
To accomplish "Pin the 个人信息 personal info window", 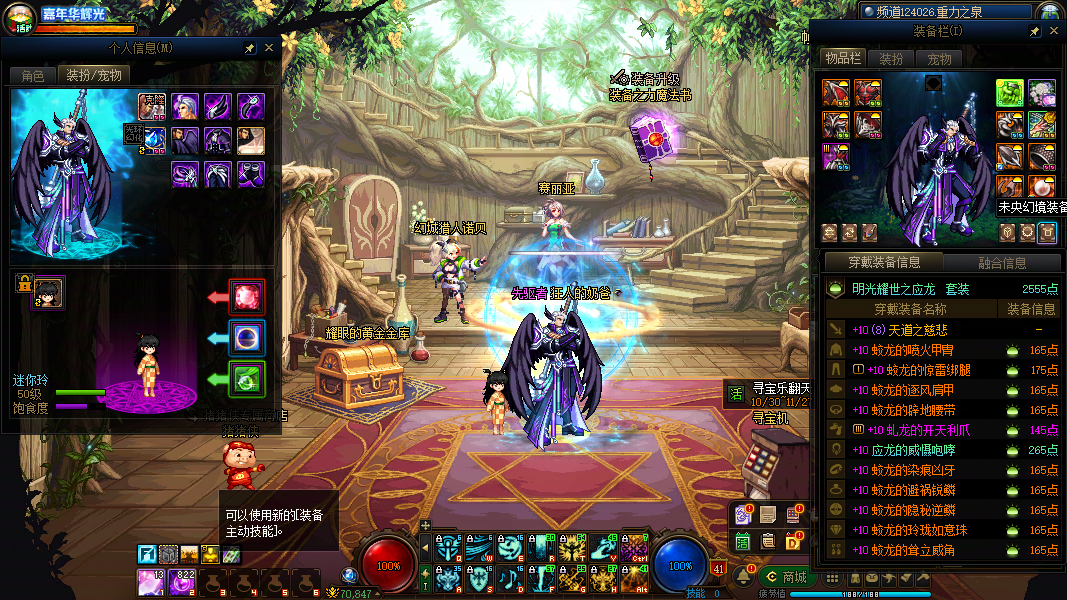I will click(x=249, y=48).
